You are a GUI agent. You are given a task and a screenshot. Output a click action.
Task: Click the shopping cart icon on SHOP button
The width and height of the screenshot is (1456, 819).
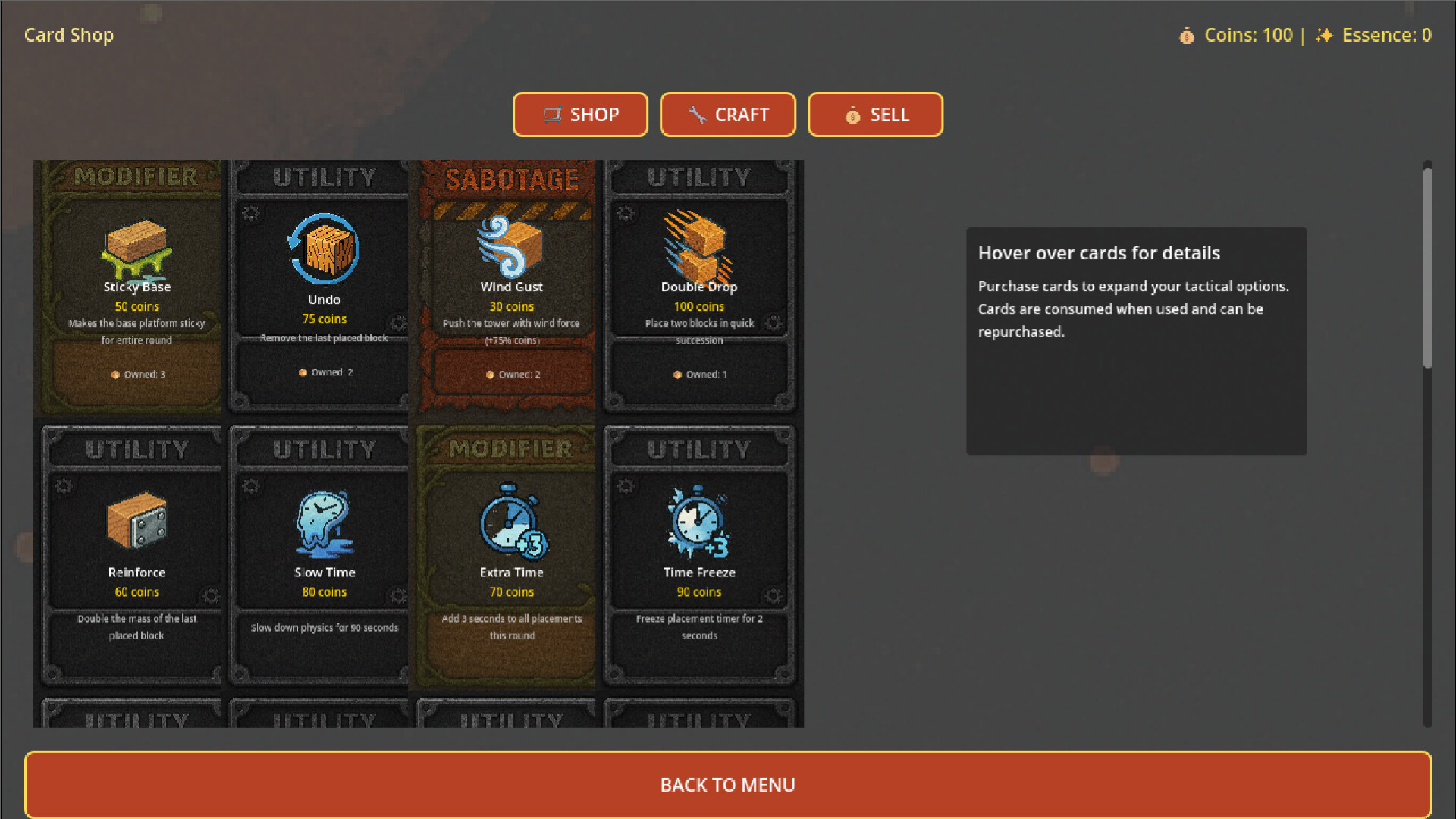coord(553,115)
